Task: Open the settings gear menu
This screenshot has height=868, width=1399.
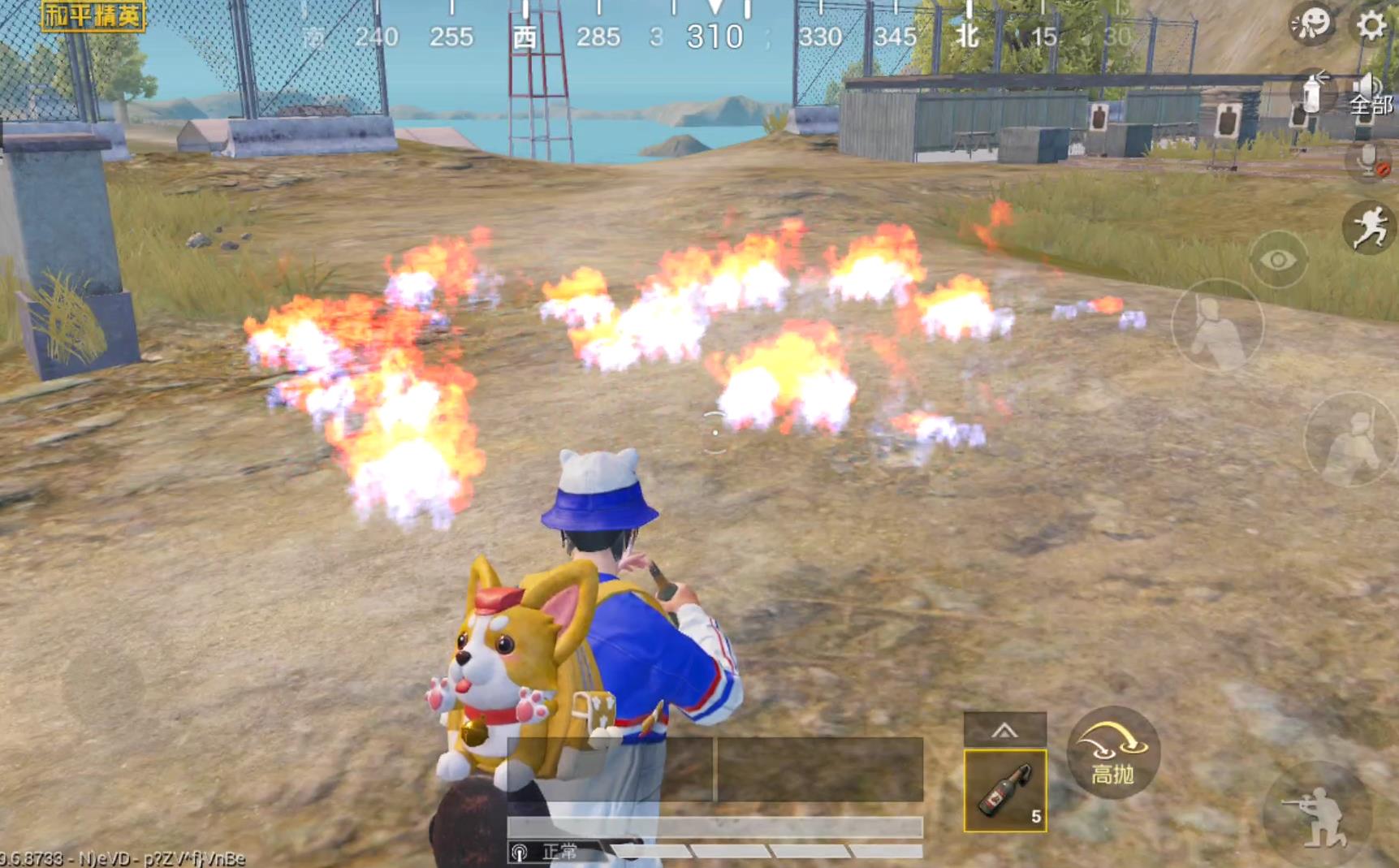Action: pos(1371,25)
